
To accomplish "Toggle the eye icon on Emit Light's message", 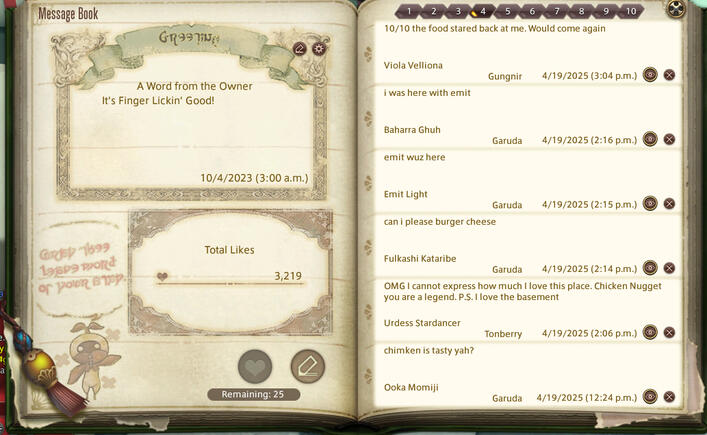I will tap(650, 204).
